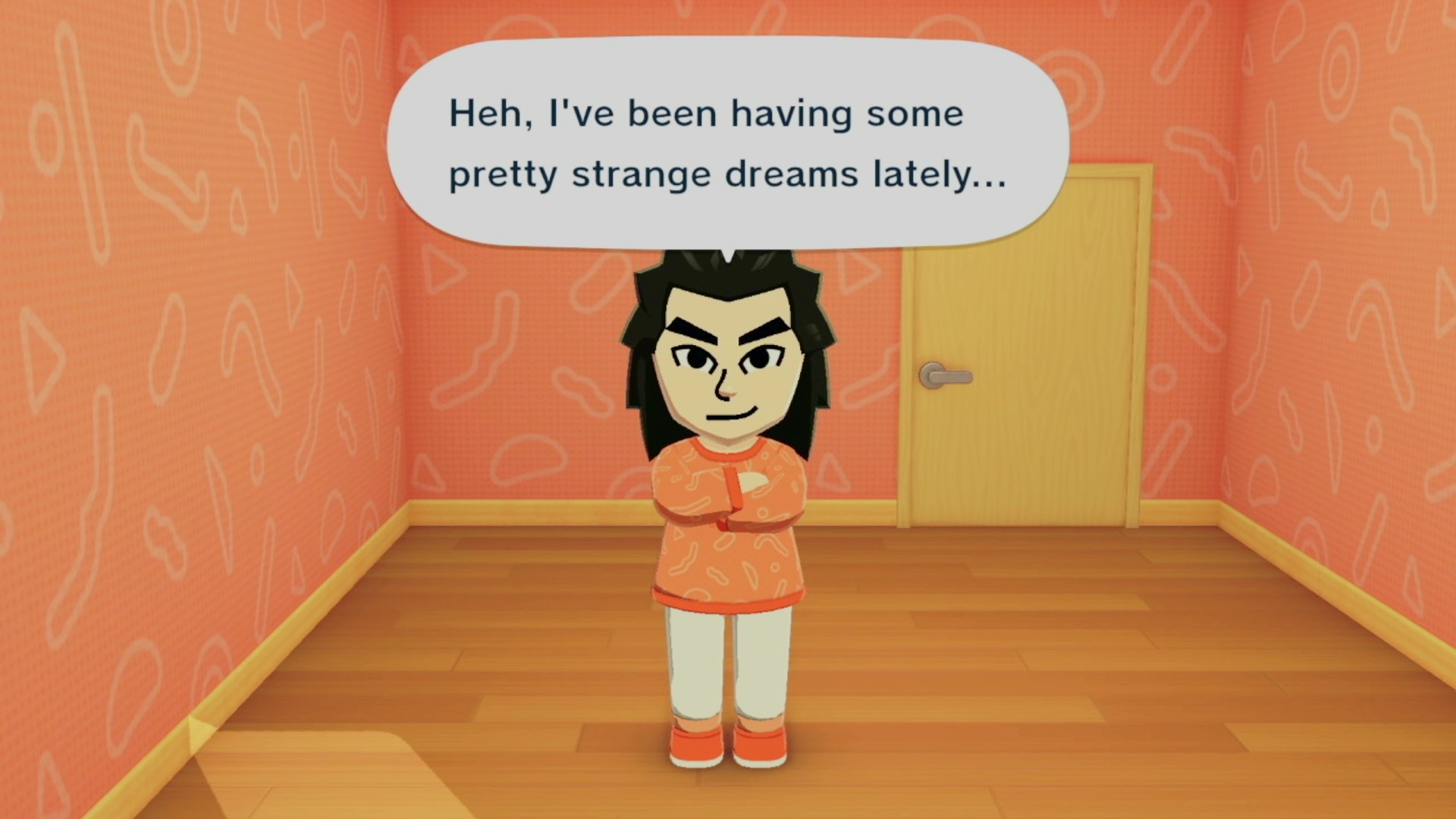Advance the strange dreams speech bubble
The image size is (1456, 819).
(726, 144)
